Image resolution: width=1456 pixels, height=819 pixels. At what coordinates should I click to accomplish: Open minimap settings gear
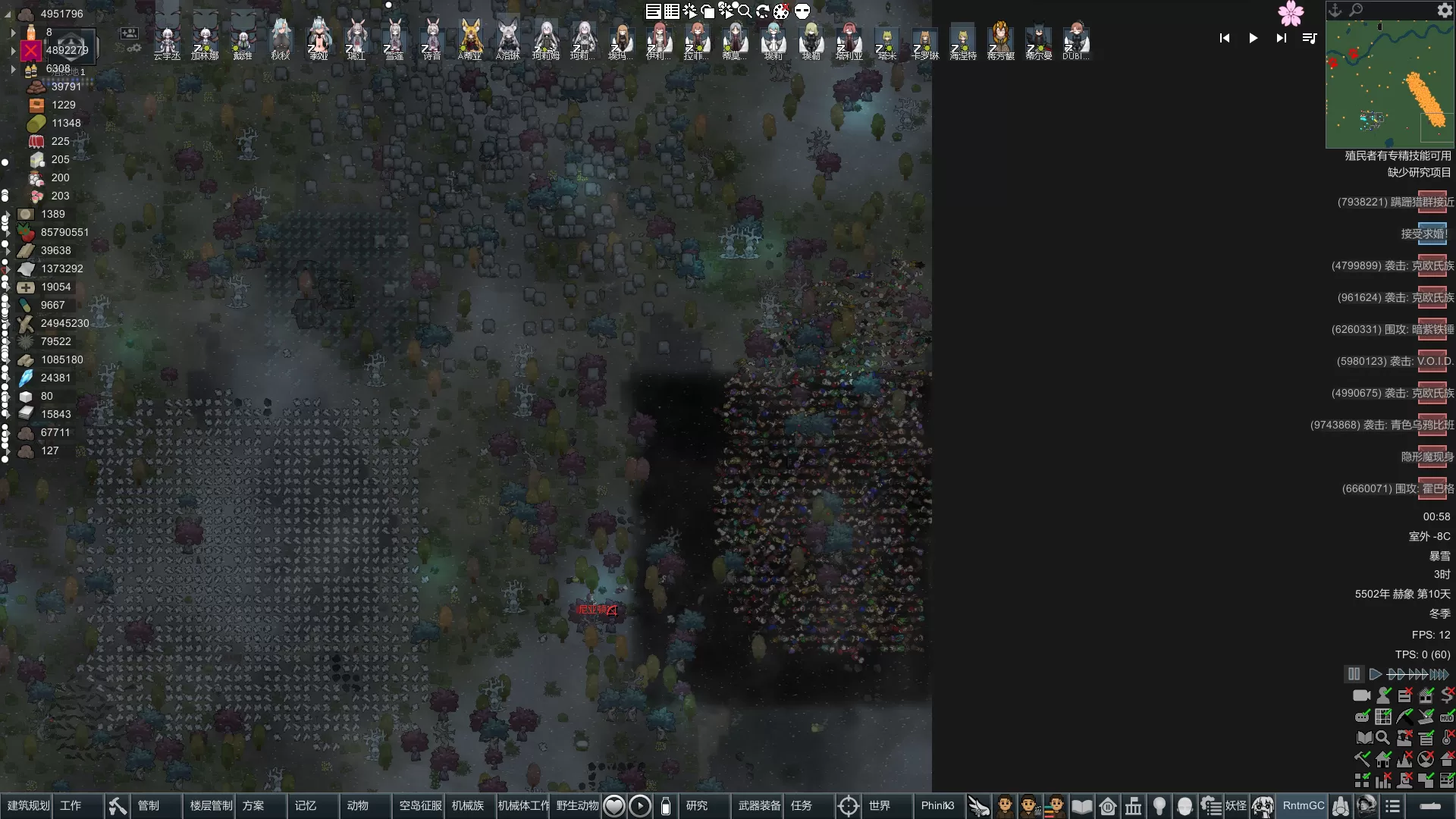(x=1445, y=11)
